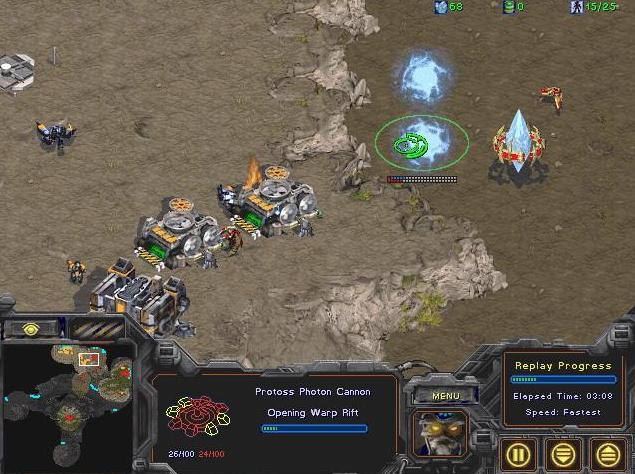635x474 pixels.
Task: Toggle the eye vision button above minimap
Action: pos(33,328)
